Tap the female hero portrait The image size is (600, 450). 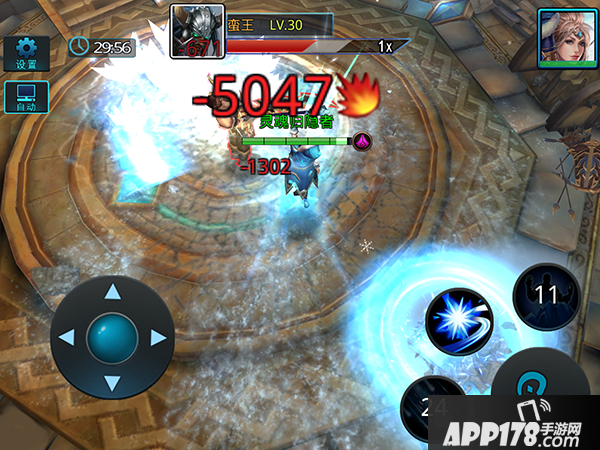(563, 37)
